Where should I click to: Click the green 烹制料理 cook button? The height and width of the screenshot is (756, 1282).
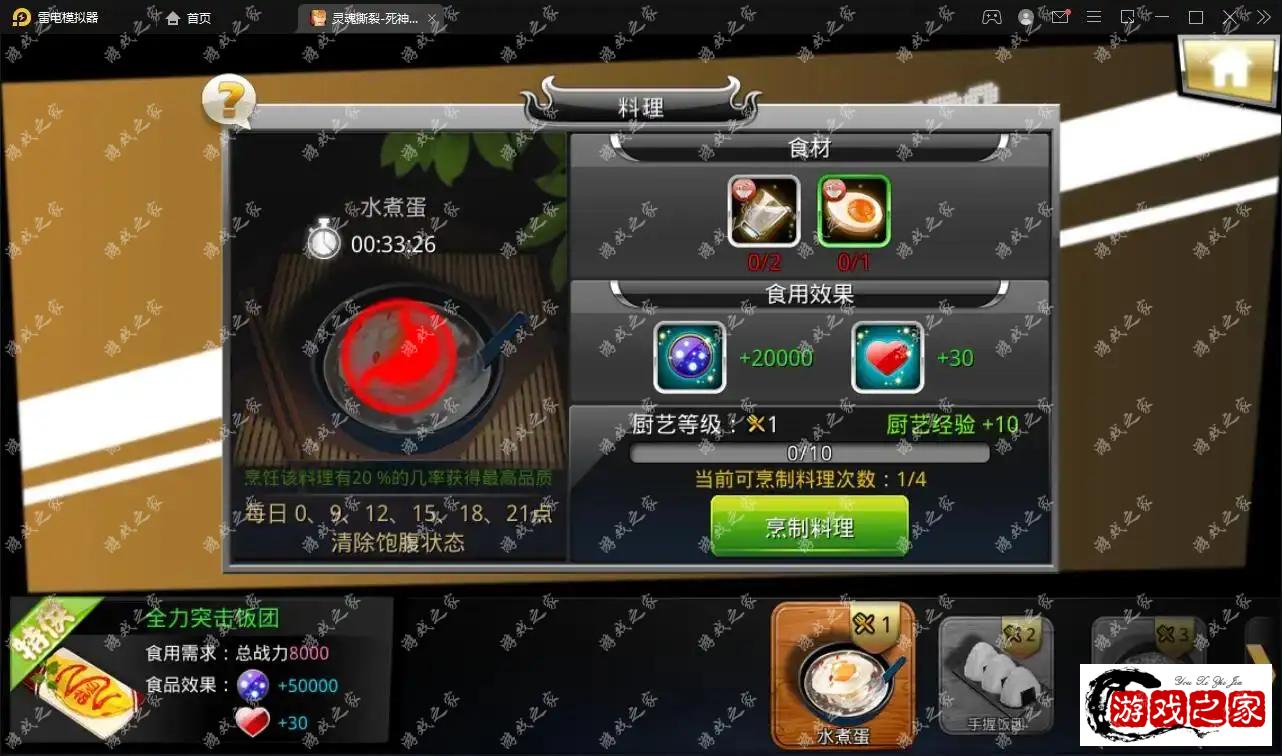coord(809,526)
